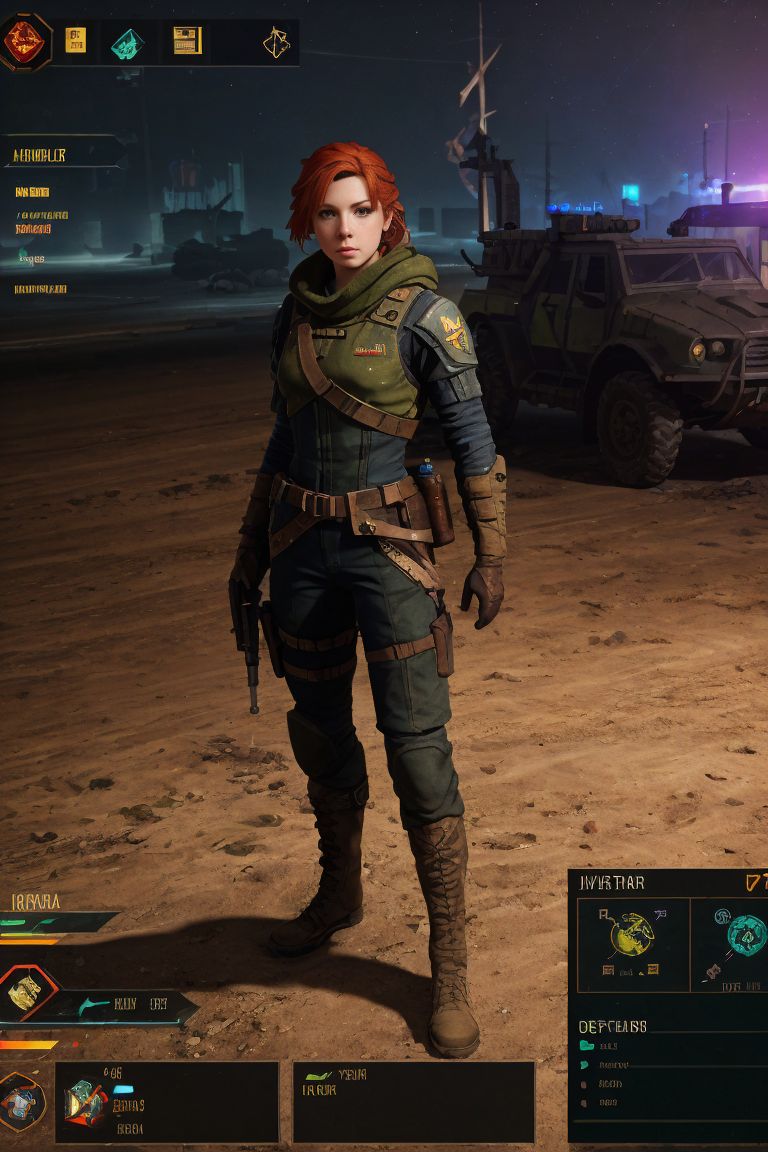Open the yellow panel-shaped icon in top bar
Viewport: 768px width, 1152px height.
(x=187, y=40)
